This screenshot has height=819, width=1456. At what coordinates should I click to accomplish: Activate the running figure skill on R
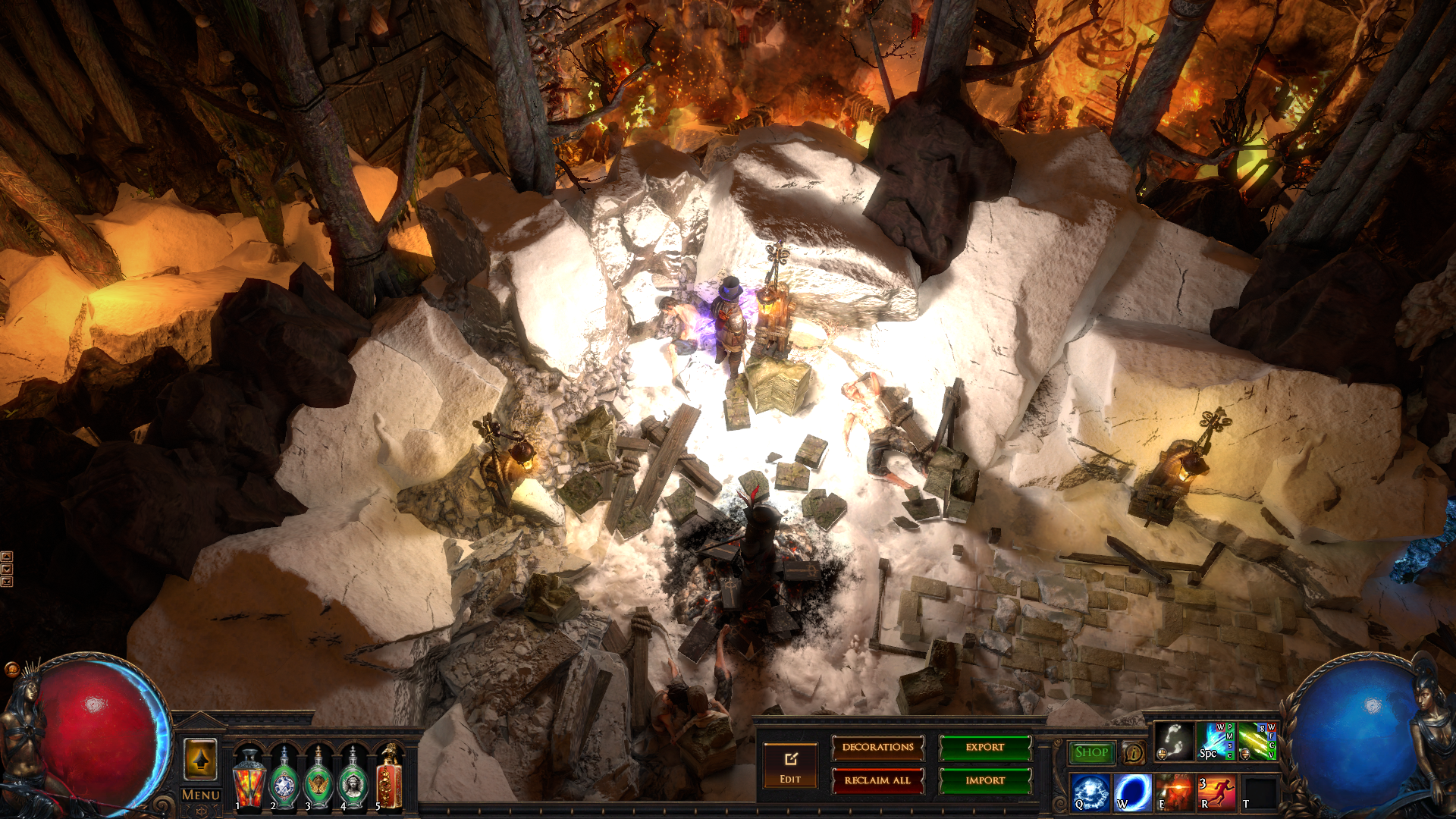1216,792
